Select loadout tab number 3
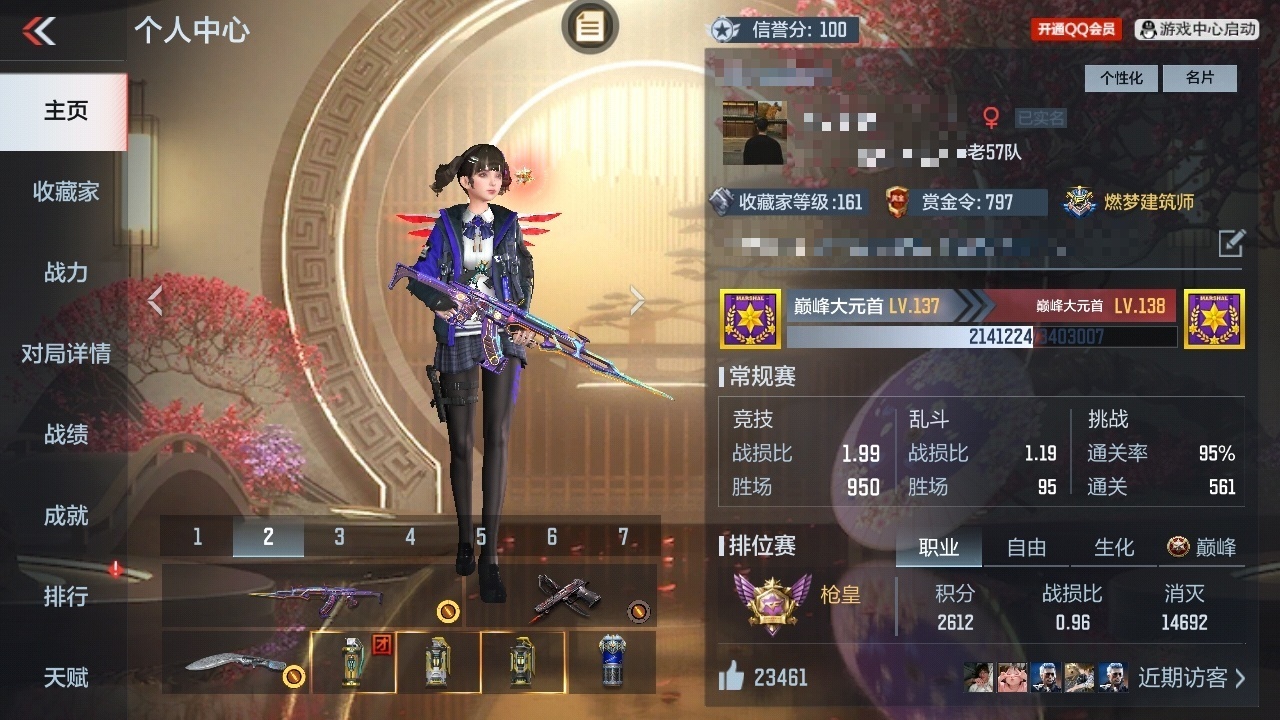The height and width of the screenshot is (720, 1280). (339, 537)
